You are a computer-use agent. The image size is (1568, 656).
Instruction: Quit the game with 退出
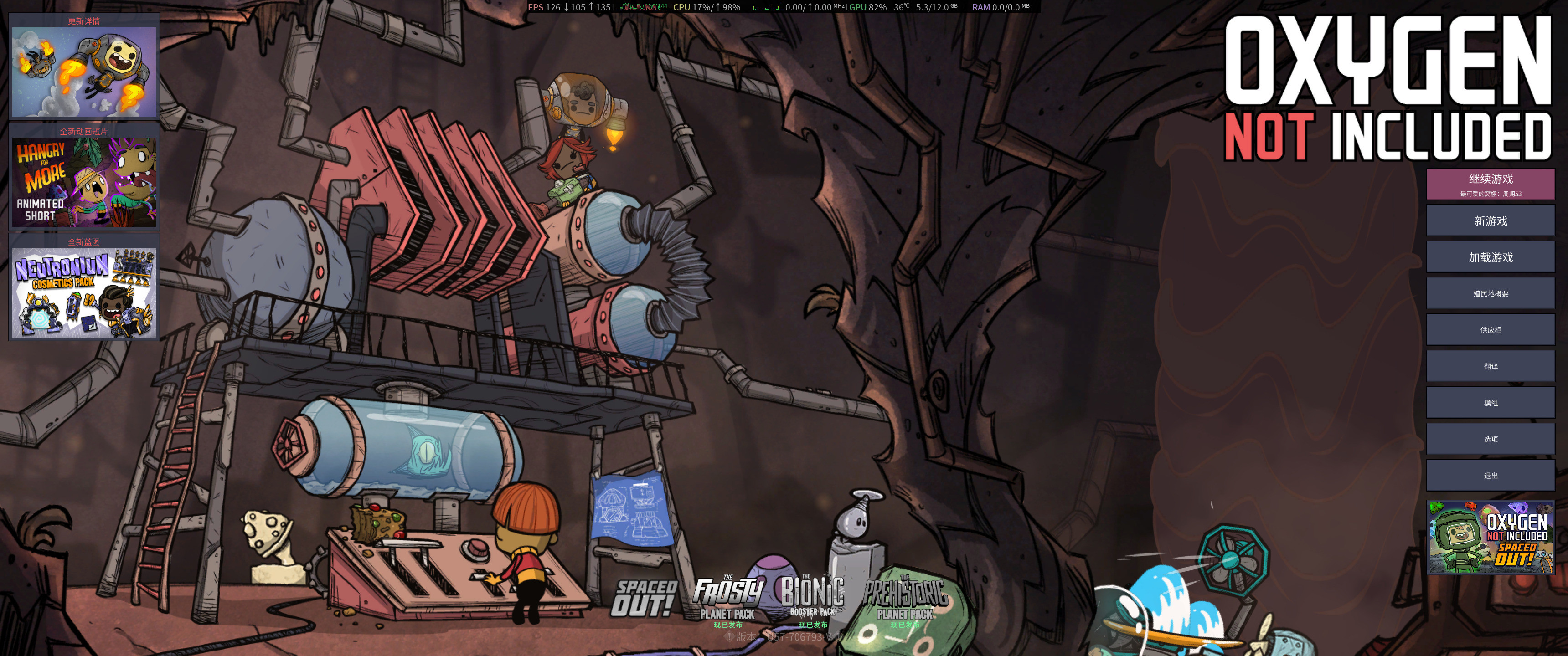click(x=1490, y=476)
